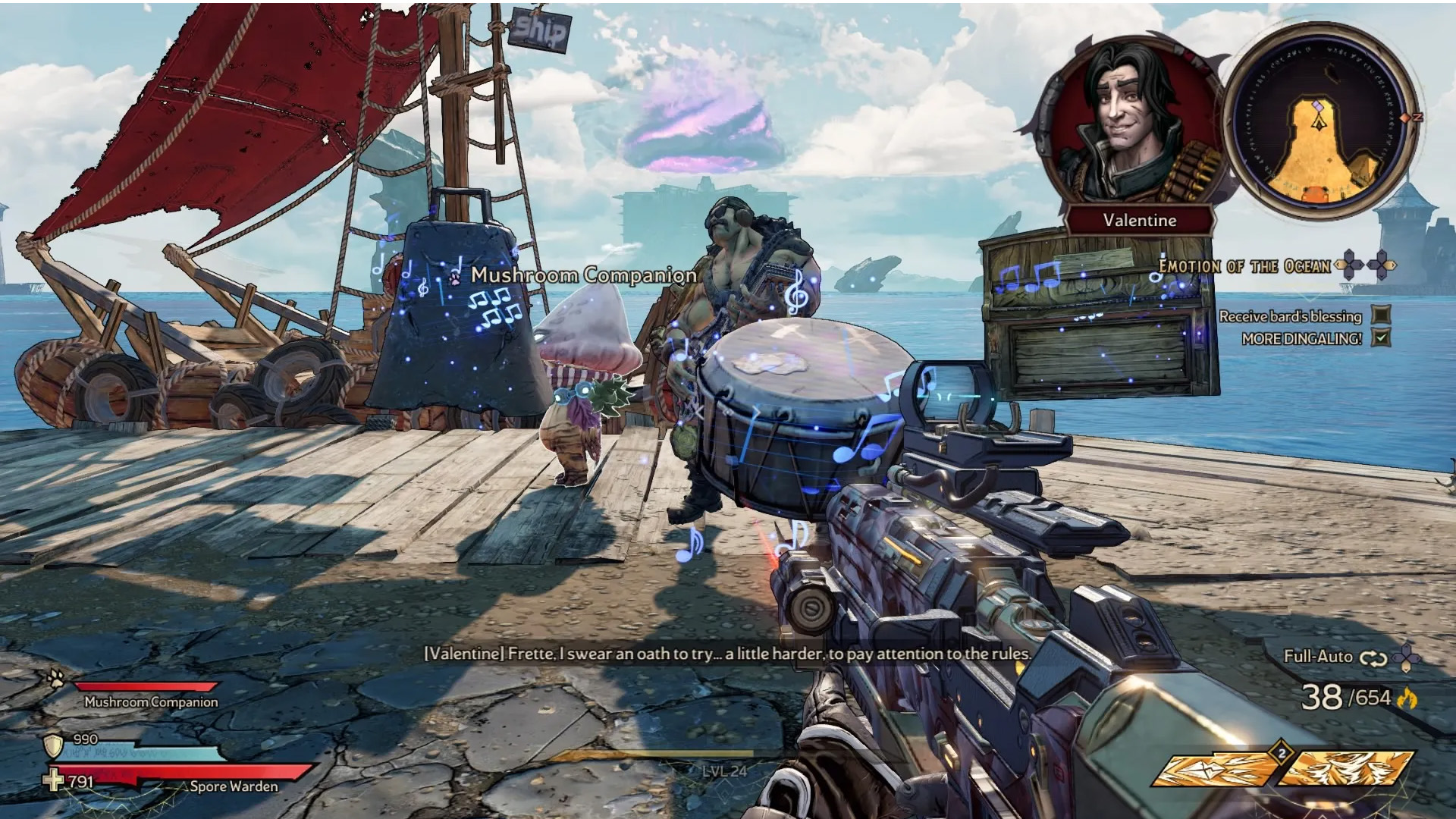The height and width of the screenshot is (819, 1456).
Task: Open the circular minimap
Action: 1320,123
